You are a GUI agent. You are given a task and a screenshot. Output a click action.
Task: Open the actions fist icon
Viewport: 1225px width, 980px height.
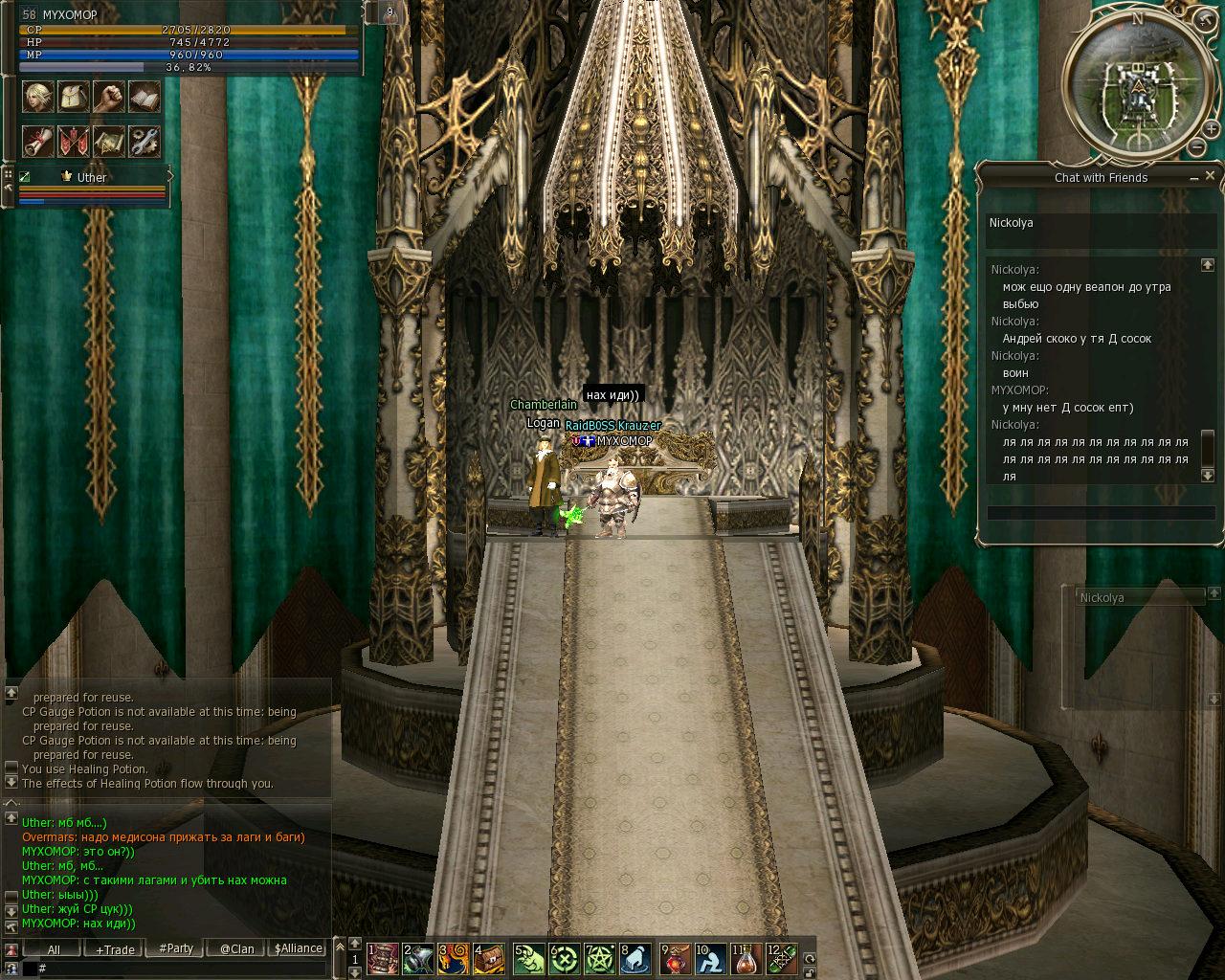(109, 97)
